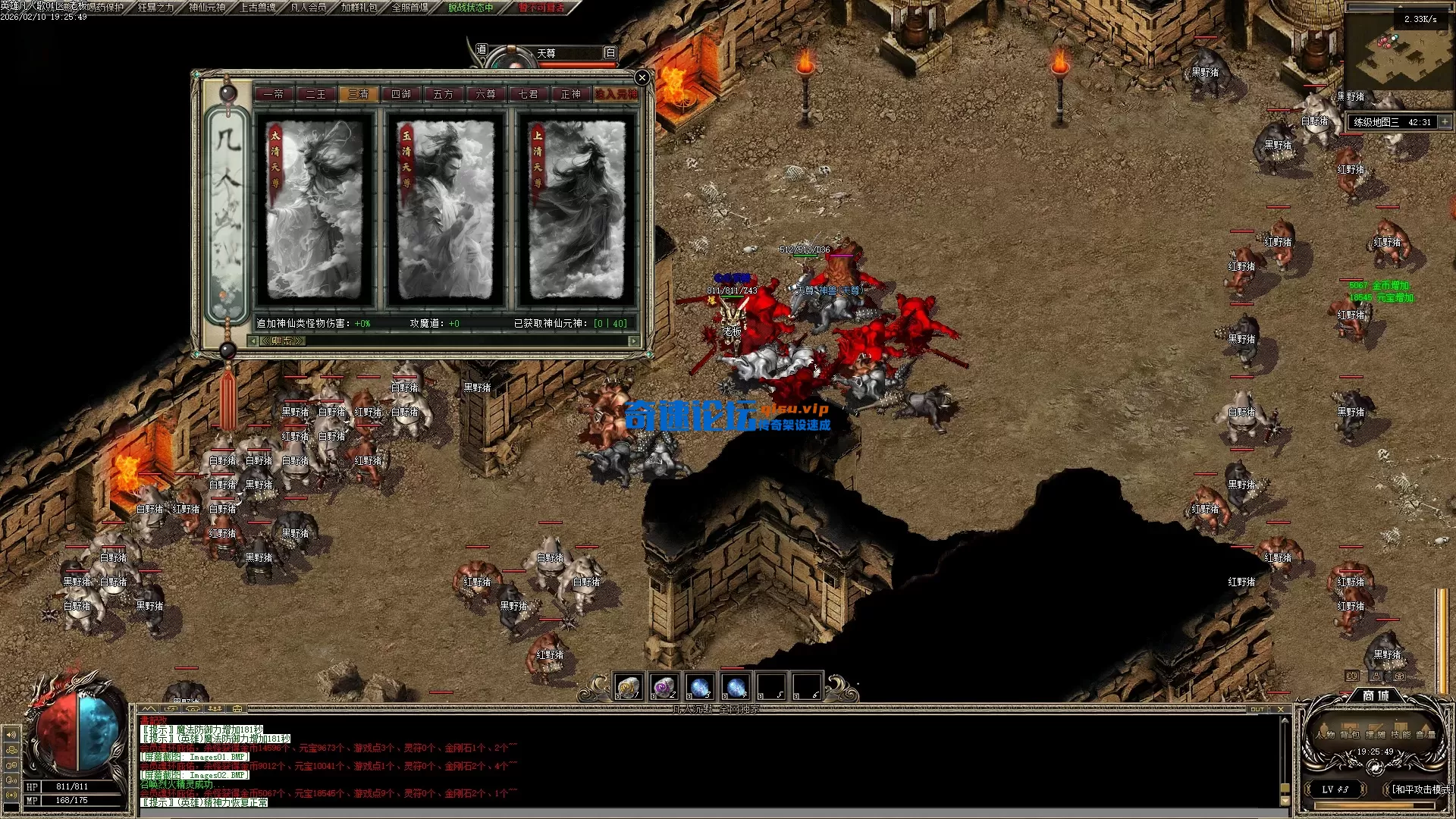This screenshot has width=1456, height=819.
Task: Choose the 玉清天尊 deity card
Action: click(445, 210)
